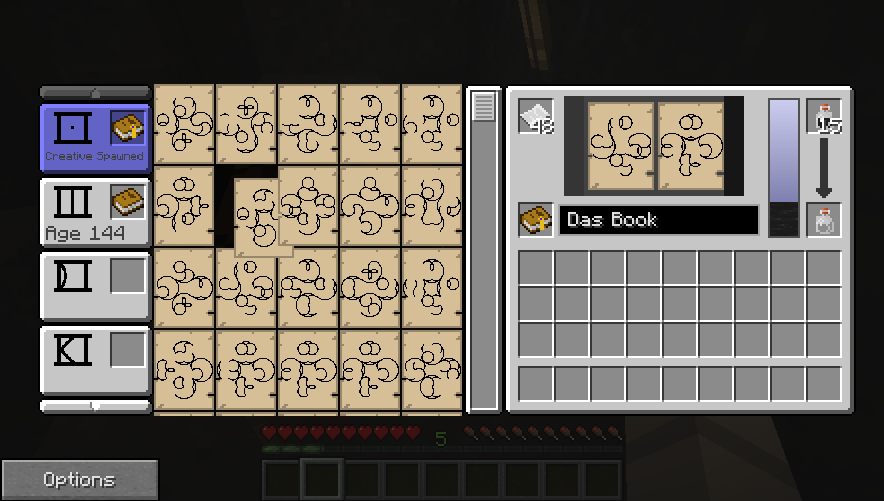Click the paper stack slot showing 48
The image size is (884, 501).
[536, 118]
